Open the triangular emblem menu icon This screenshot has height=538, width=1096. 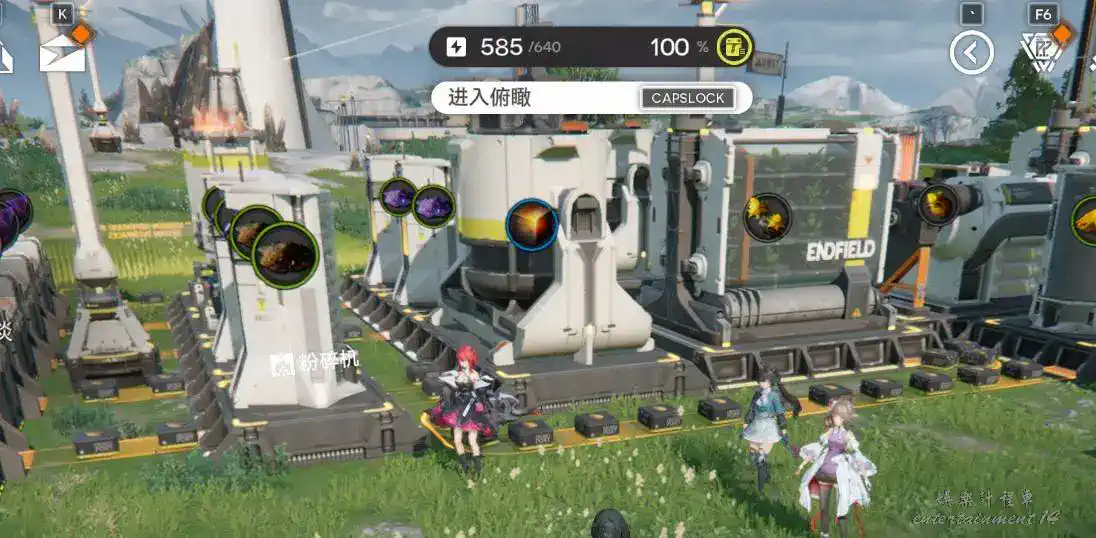[x=1040, y=51]
